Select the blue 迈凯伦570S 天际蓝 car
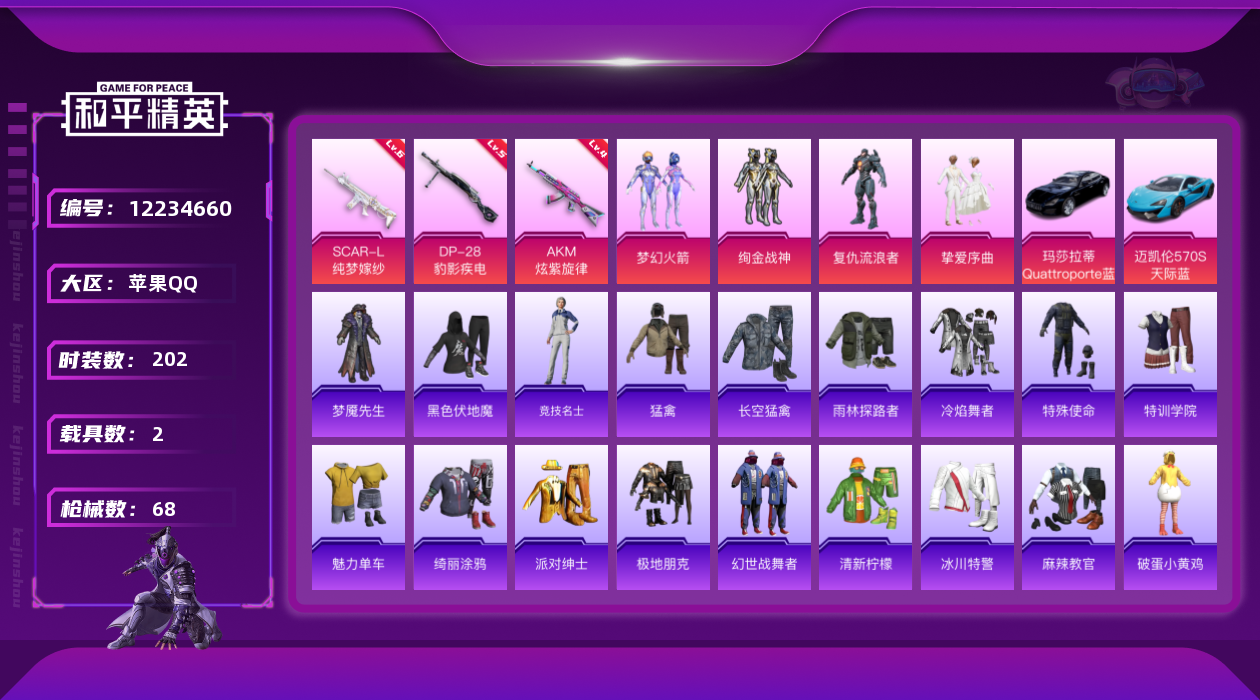Viewport: 1260px width, 700px height. point(1170,211)
